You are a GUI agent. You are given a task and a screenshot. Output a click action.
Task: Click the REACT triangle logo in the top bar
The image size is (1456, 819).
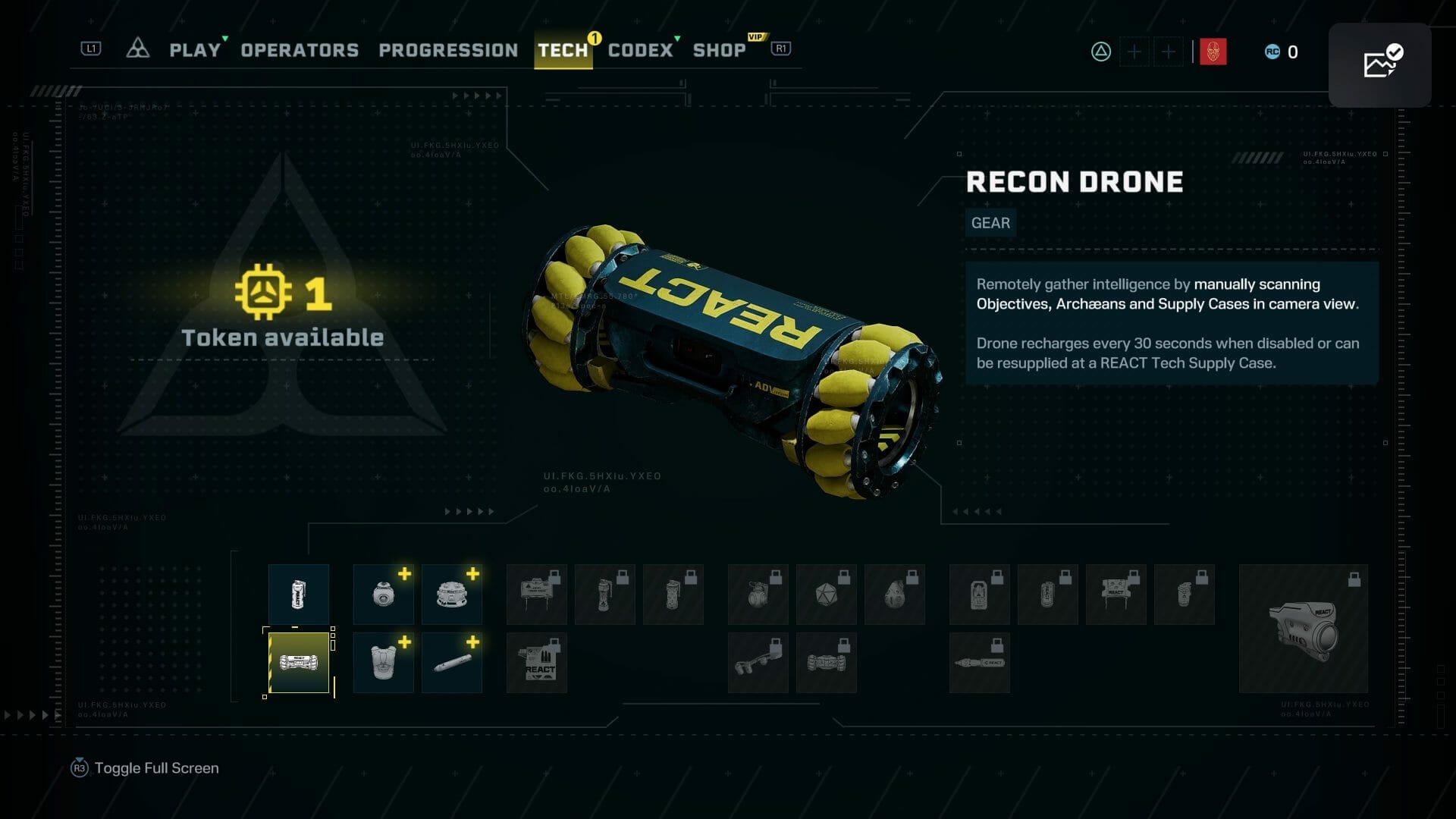[x=137, y=49]
